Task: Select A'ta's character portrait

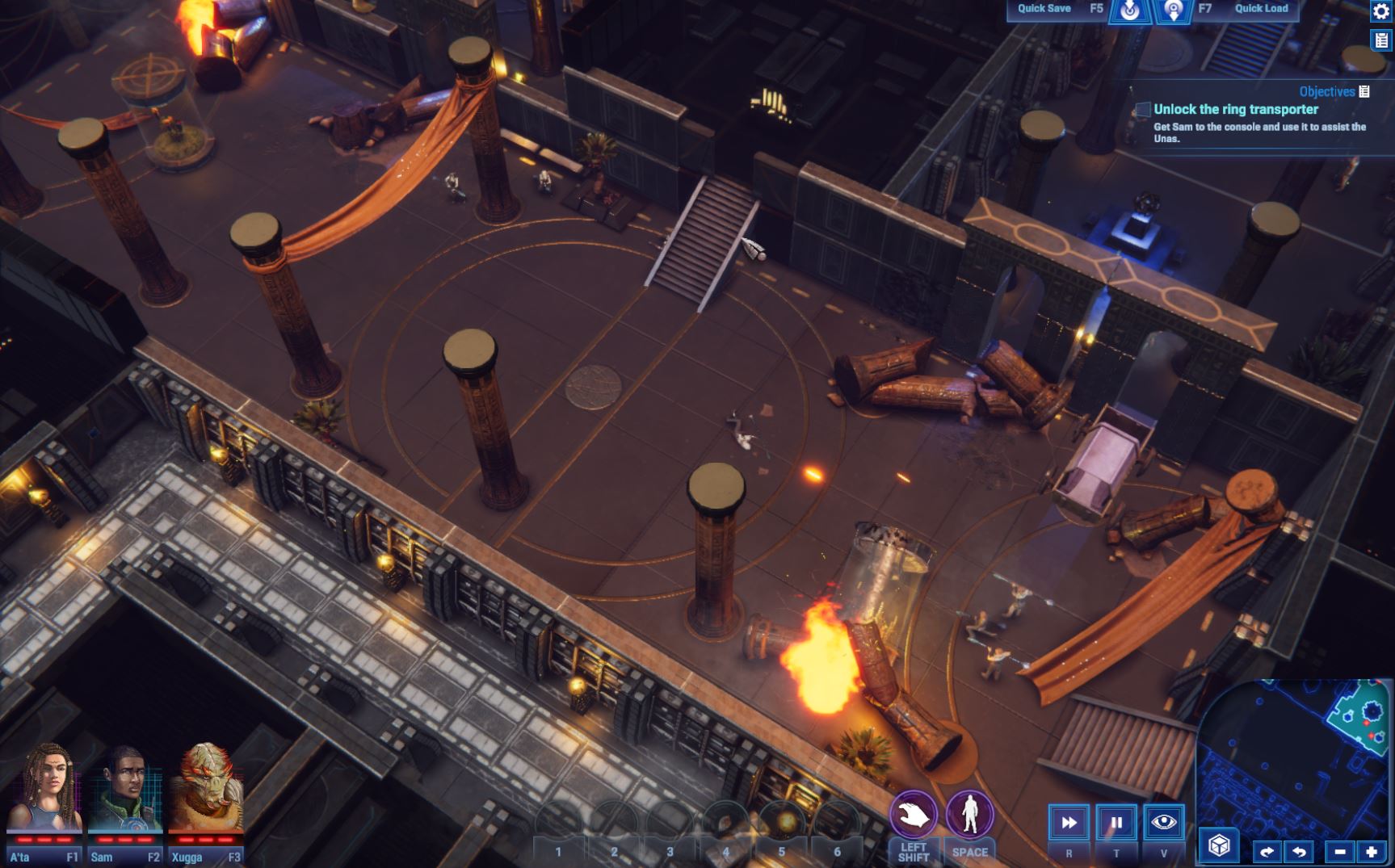Action: click(x=44, y=791)
